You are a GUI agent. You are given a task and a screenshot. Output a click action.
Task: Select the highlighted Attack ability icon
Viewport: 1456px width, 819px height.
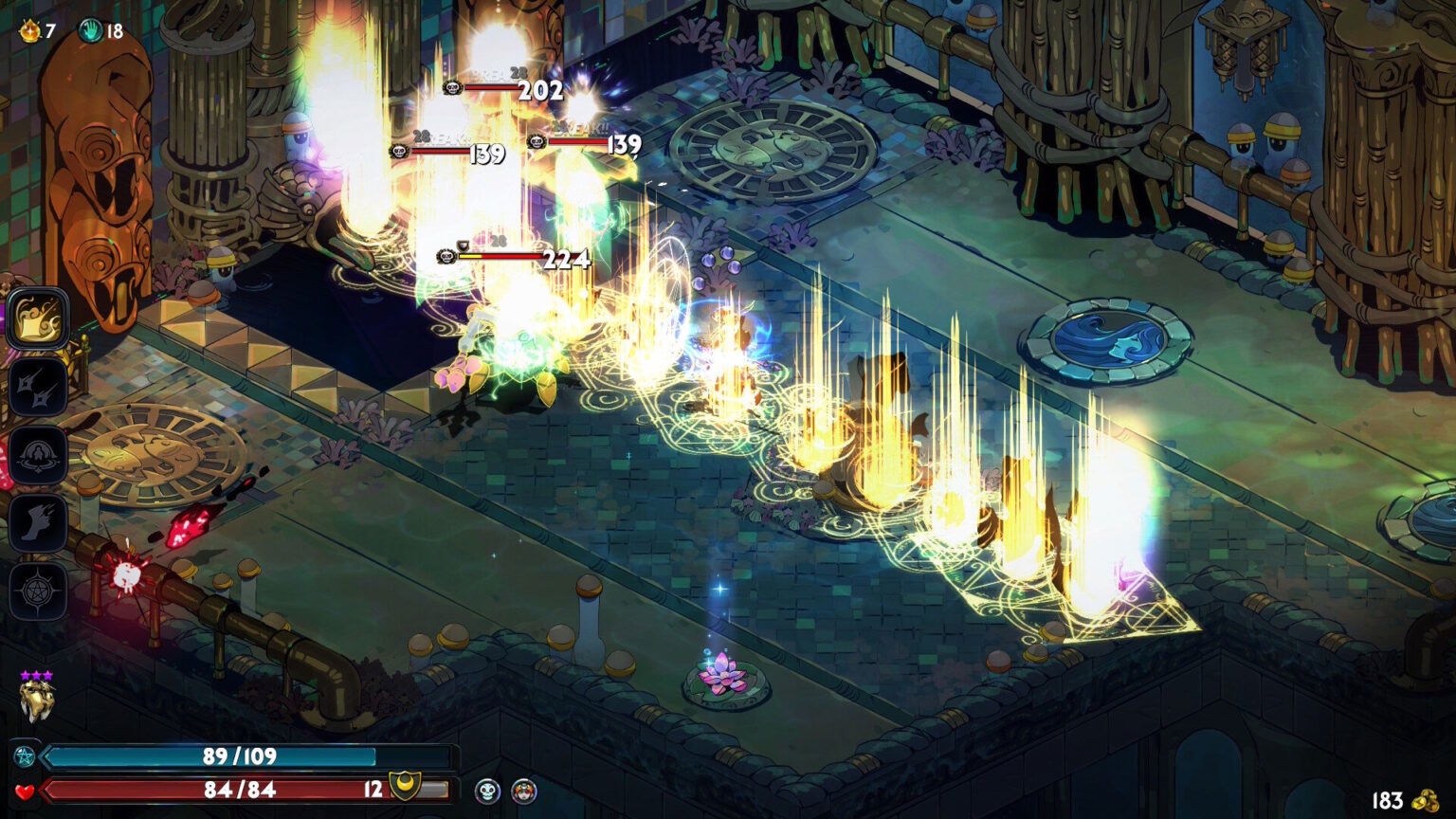click(38, 319)
